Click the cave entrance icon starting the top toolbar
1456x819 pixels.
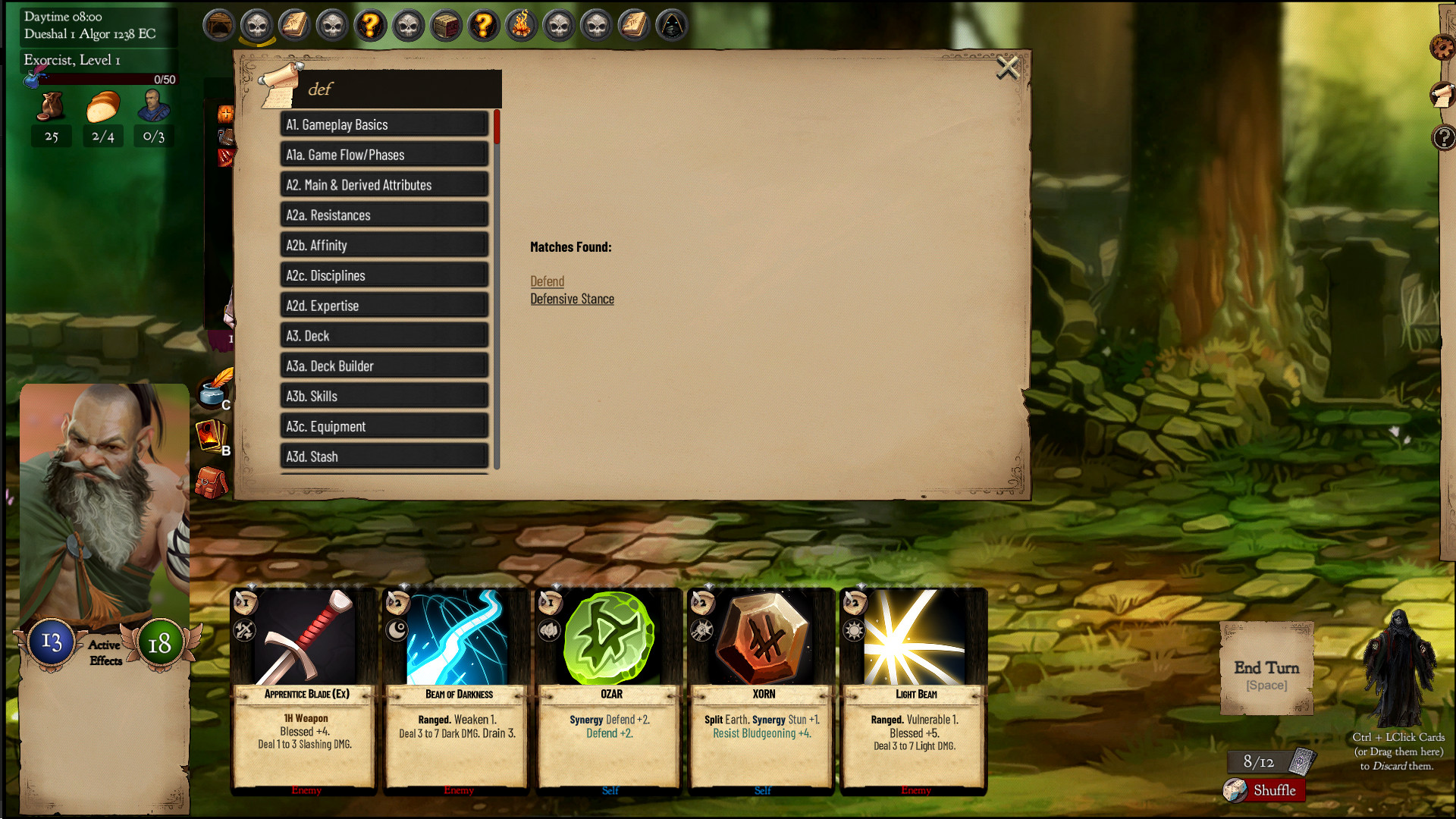coord(219,24)
